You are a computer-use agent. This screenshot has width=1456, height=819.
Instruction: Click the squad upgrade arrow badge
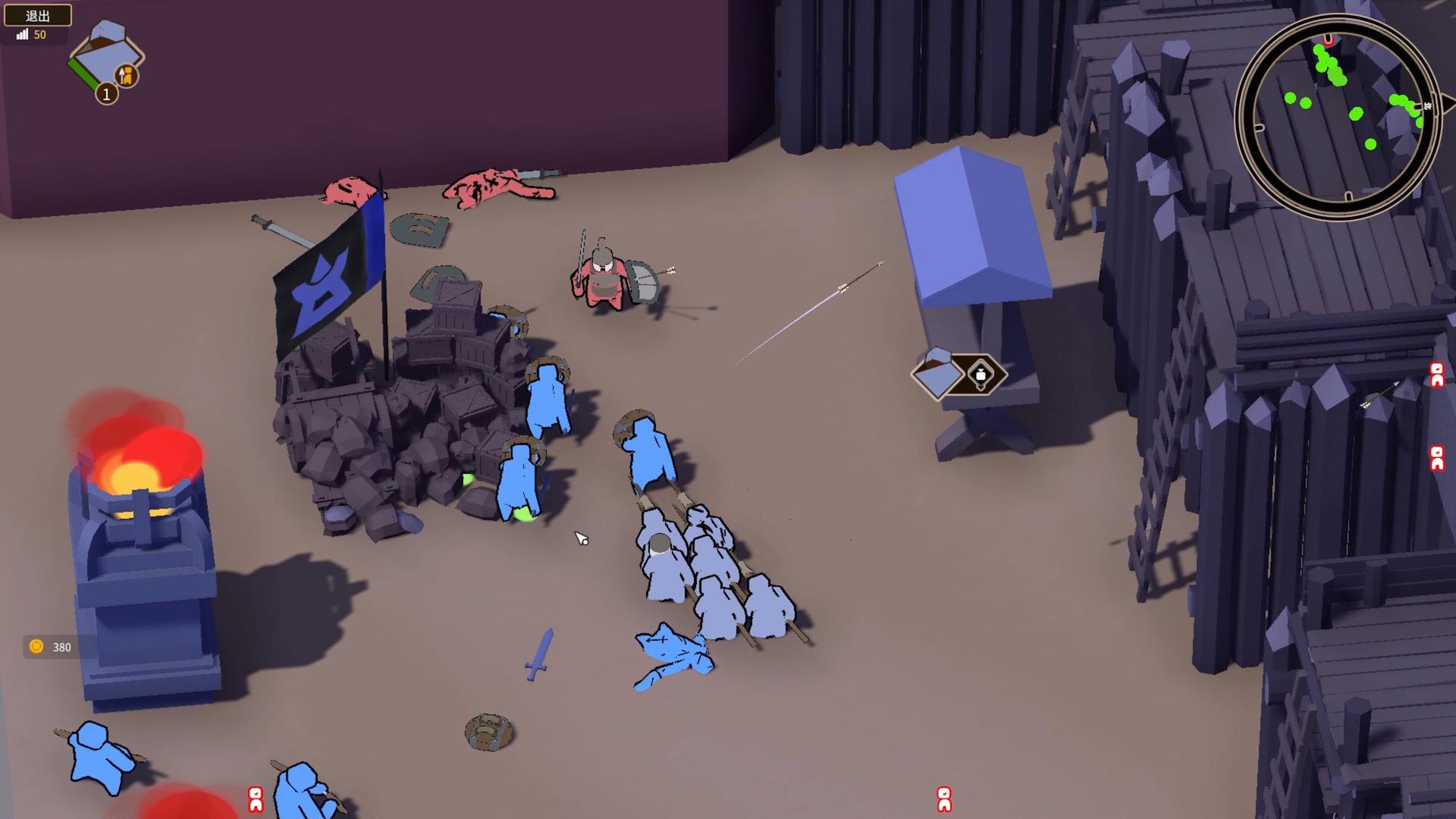[x=127, y=74]
